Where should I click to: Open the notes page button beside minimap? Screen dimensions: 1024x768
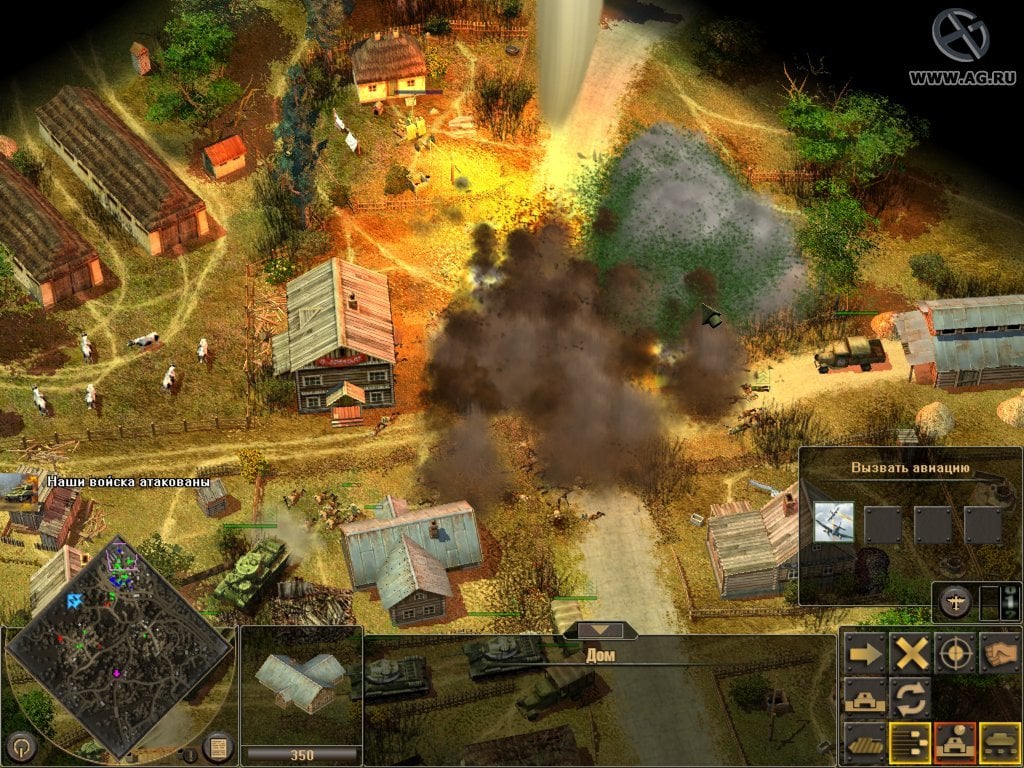[x=217, y=746]
